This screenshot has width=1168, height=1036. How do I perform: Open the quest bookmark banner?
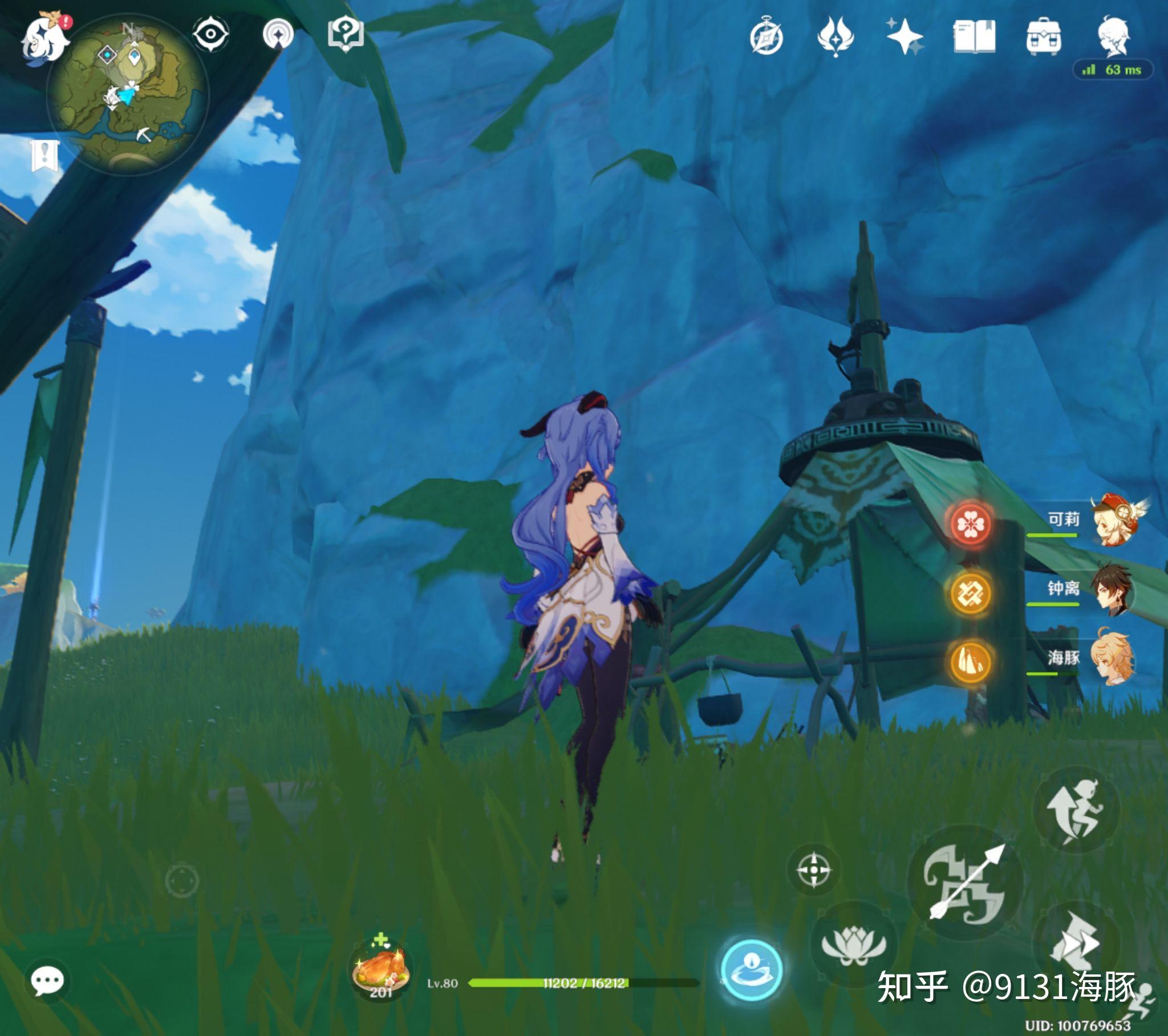[44, 155]
